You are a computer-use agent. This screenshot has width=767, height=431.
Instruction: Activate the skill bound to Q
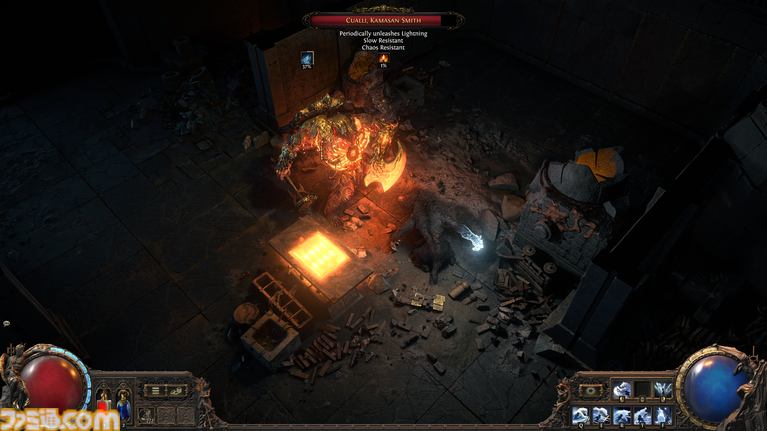(580, 414)
